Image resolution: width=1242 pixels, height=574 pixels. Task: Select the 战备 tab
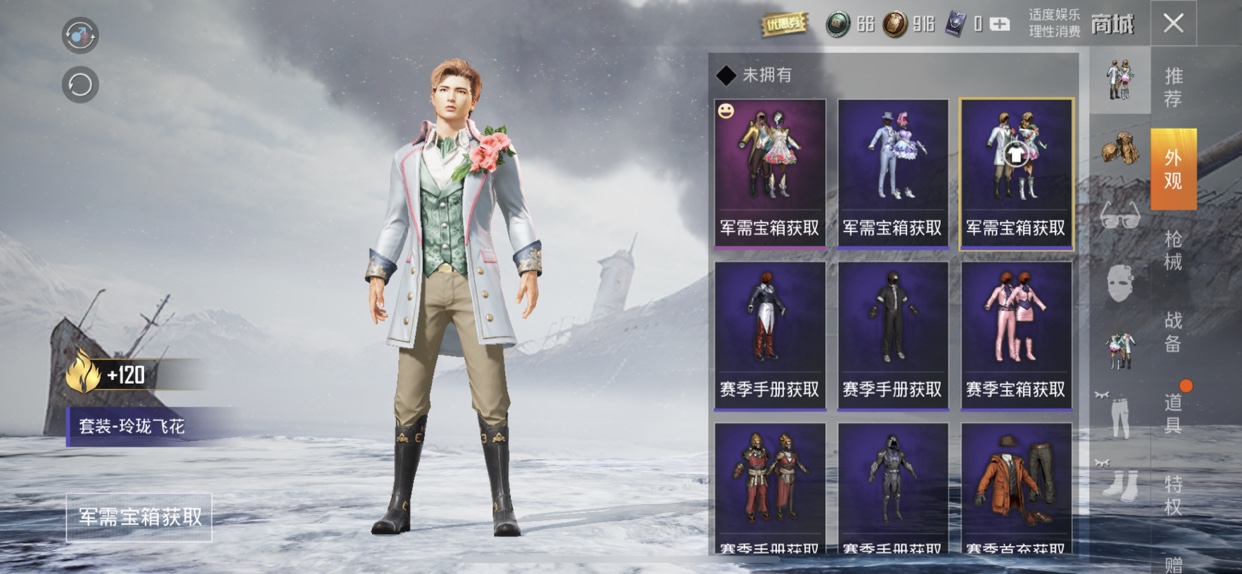[1173, 332]
